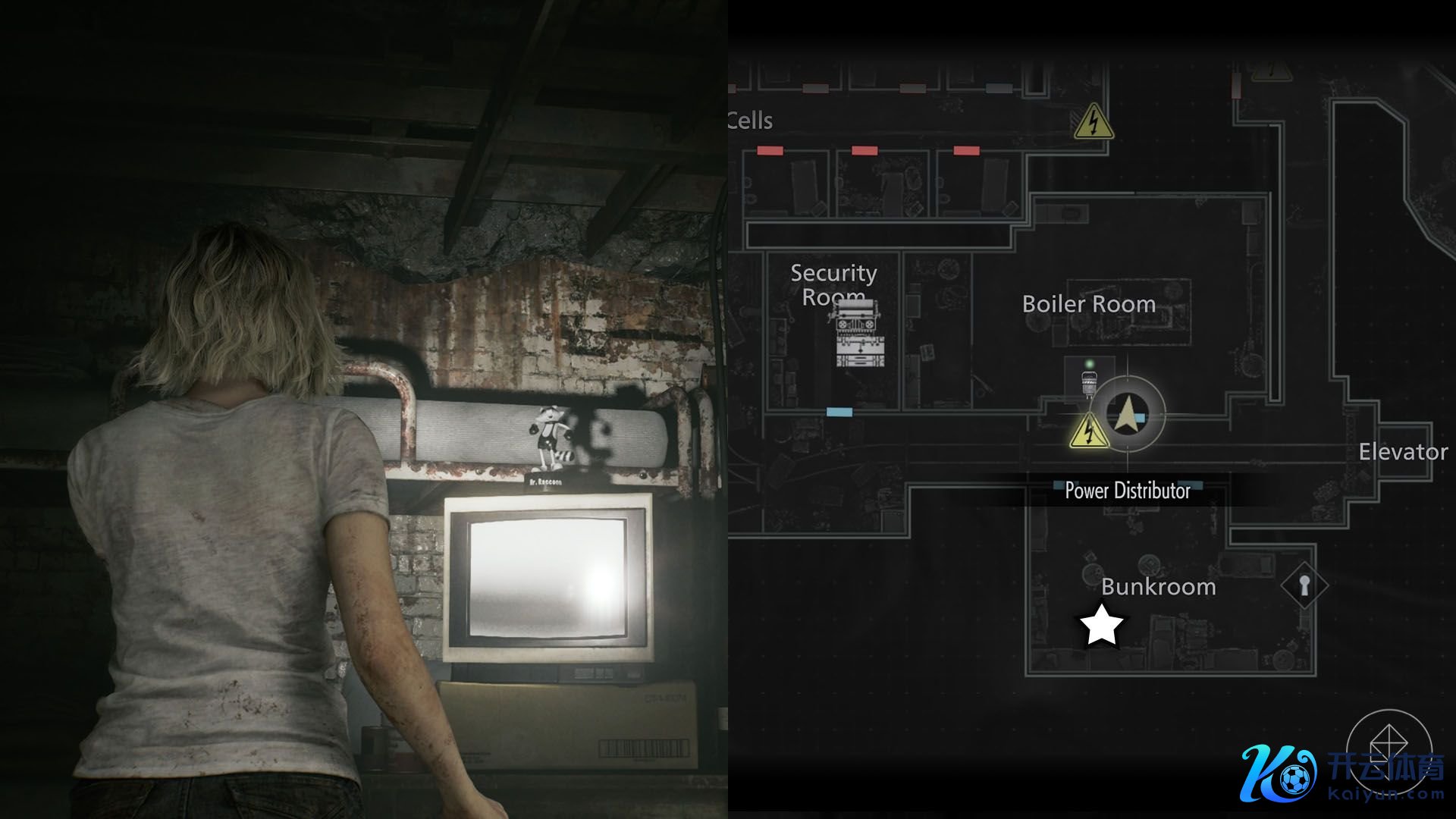1456x819 pixels.
Task: Click the keyhole diamond icon in Bunkroom
Action: click(1304, 585)
